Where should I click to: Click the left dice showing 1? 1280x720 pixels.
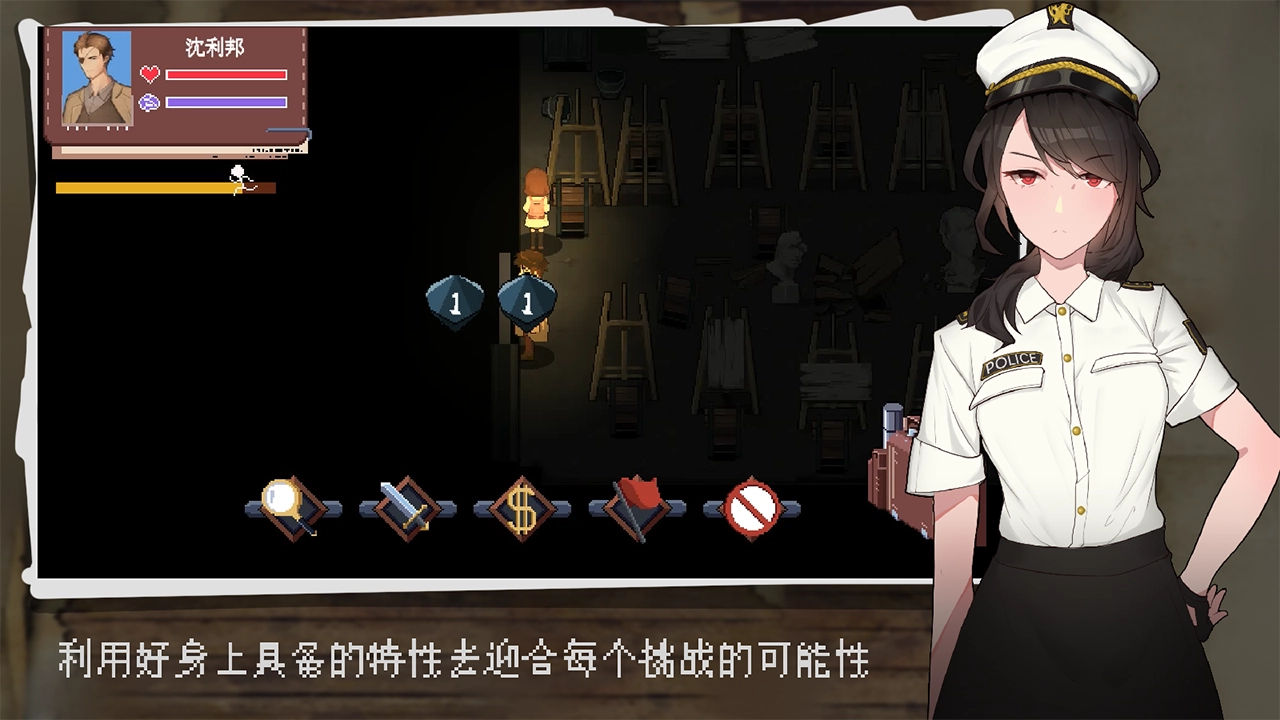[x=457, y=300]
